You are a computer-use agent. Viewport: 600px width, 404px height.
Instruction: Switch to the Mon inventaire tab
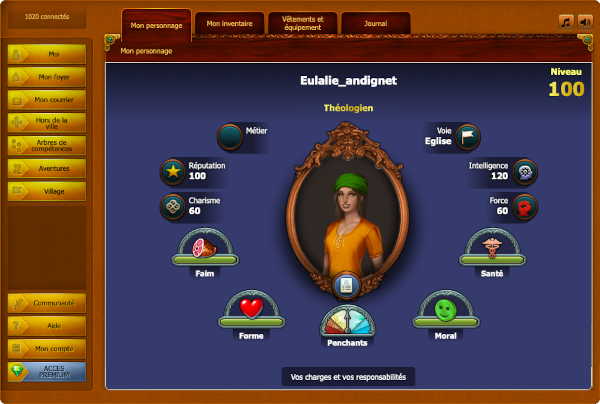(x=230, y=23)
